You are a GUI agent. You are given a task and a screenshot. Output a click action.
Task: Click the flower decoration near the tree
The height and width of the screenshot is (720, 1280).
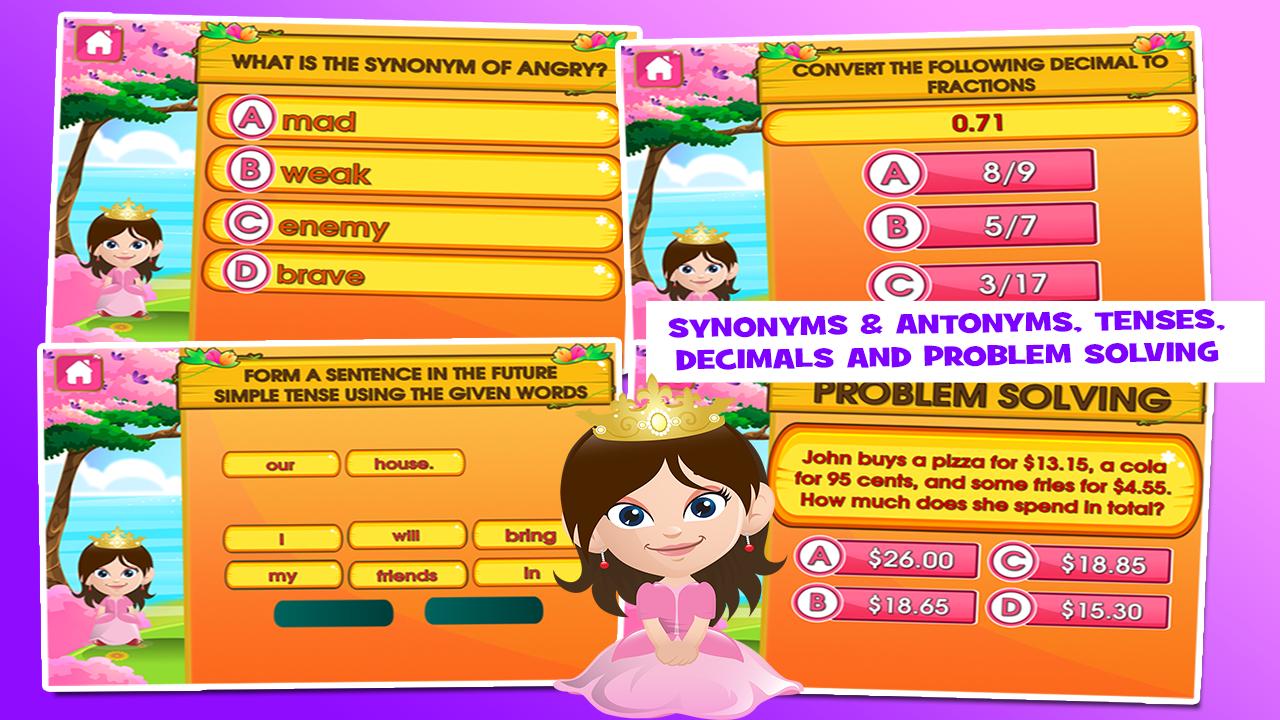(x=124, y=326)
